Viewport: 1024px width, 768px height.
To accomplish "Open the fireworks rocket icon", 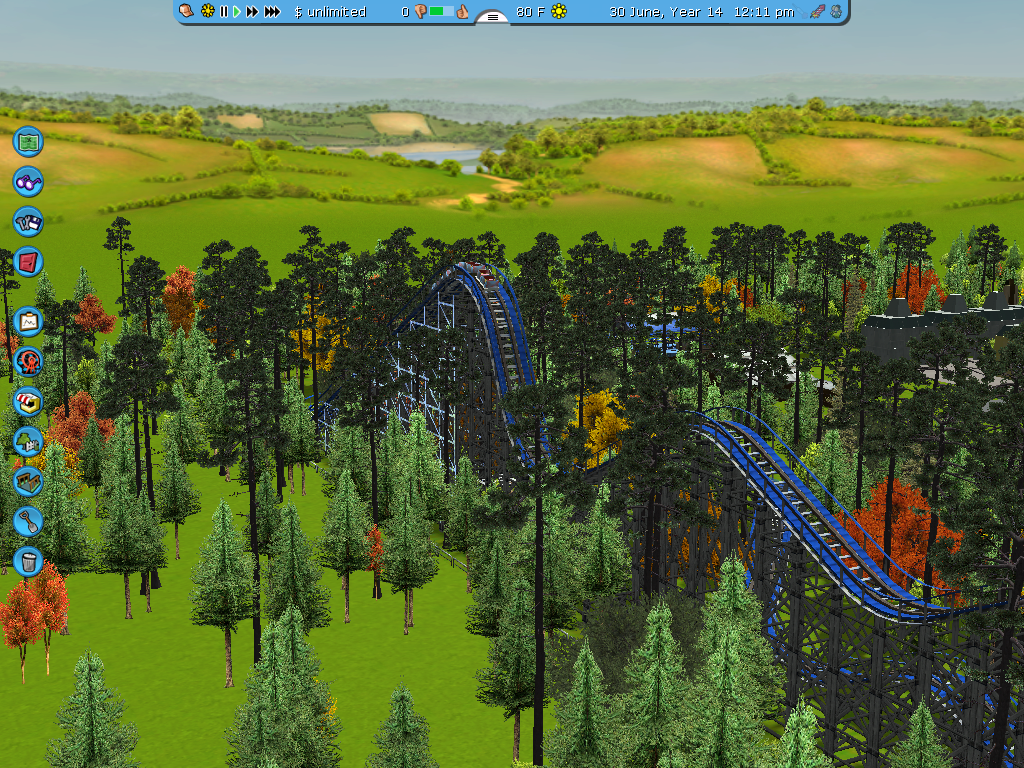I will click(817, 12).
